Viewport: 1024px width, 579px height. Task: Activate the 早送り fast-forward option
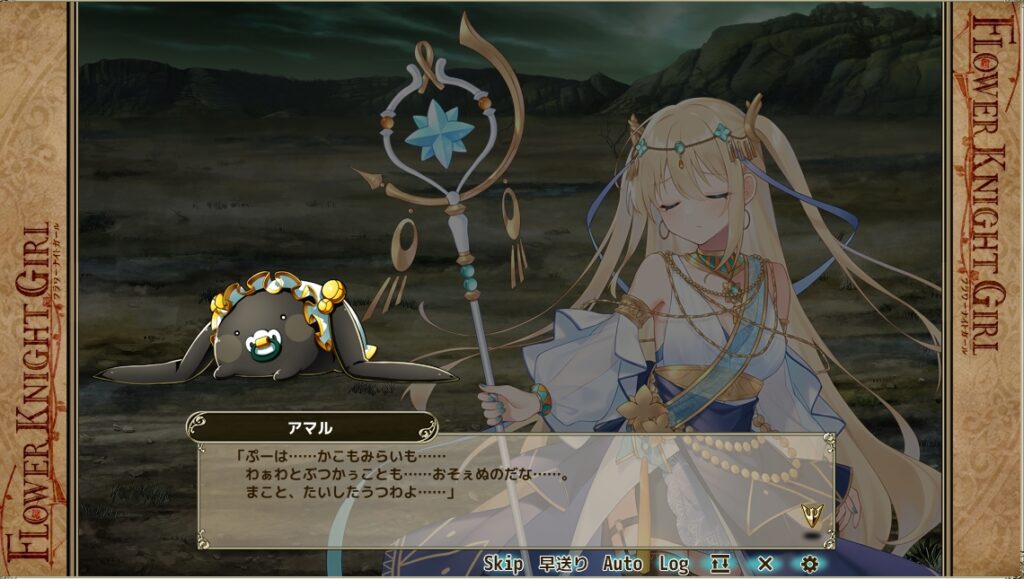tap(564, 564)
